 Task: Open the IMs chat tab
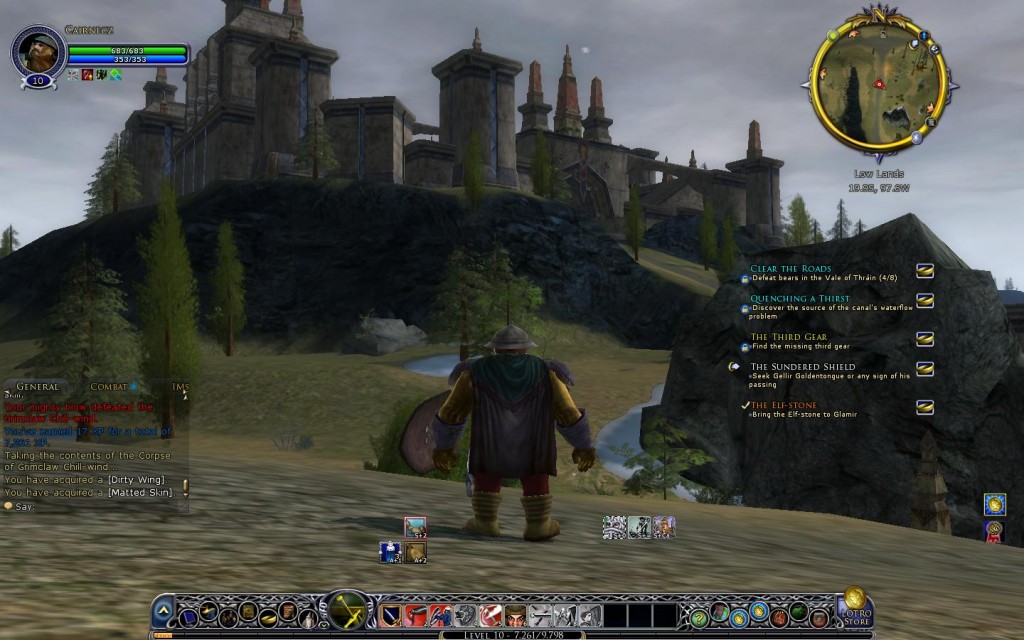[180, 386]
